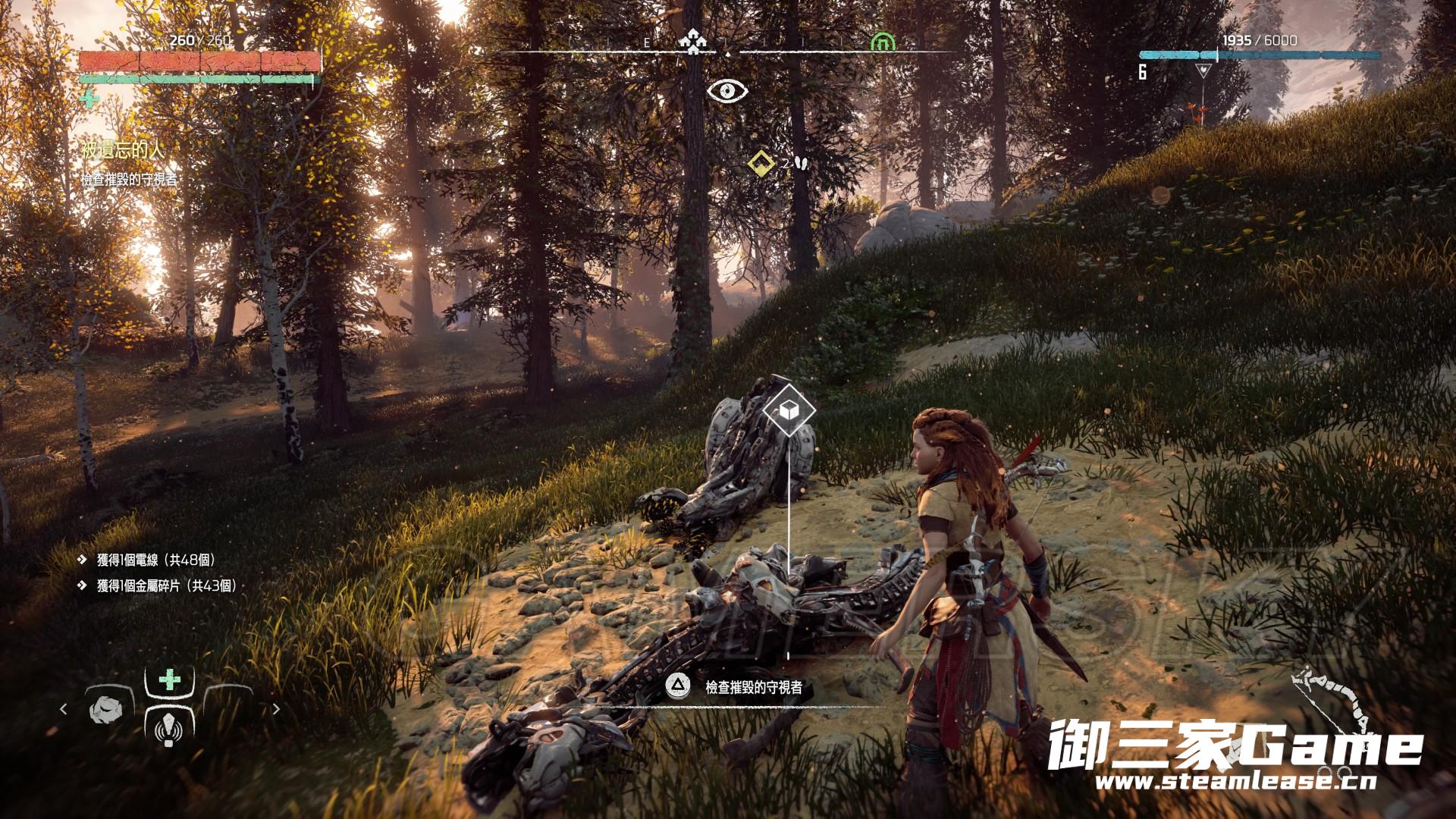Image resolution: width=1456 pixels, height=819 pixels.
Task: Use the green cross healing potion slot
Action: click(x=169, y=679)
